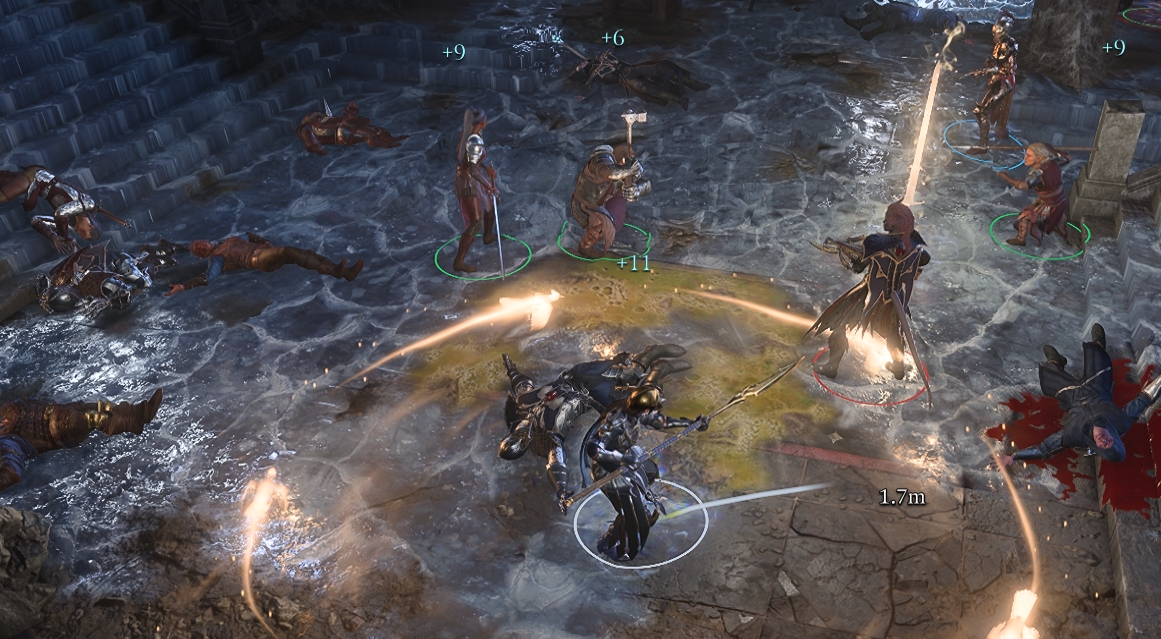The height and width of the screenshot is (639, 1161).
Task: Select the green-ringed ally raising a hammer
Action: click(x=604, y=195)
